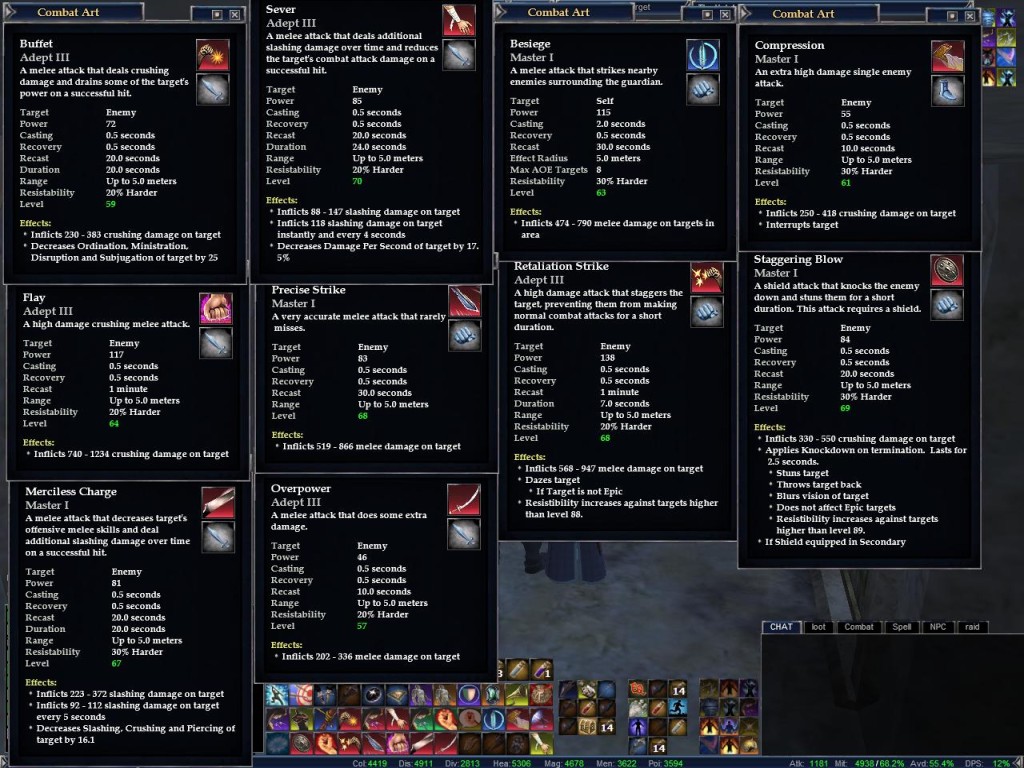Click the Sever arm ability icon
Image resolution: width=1024 pixels, height=768 pixels.
459,20
